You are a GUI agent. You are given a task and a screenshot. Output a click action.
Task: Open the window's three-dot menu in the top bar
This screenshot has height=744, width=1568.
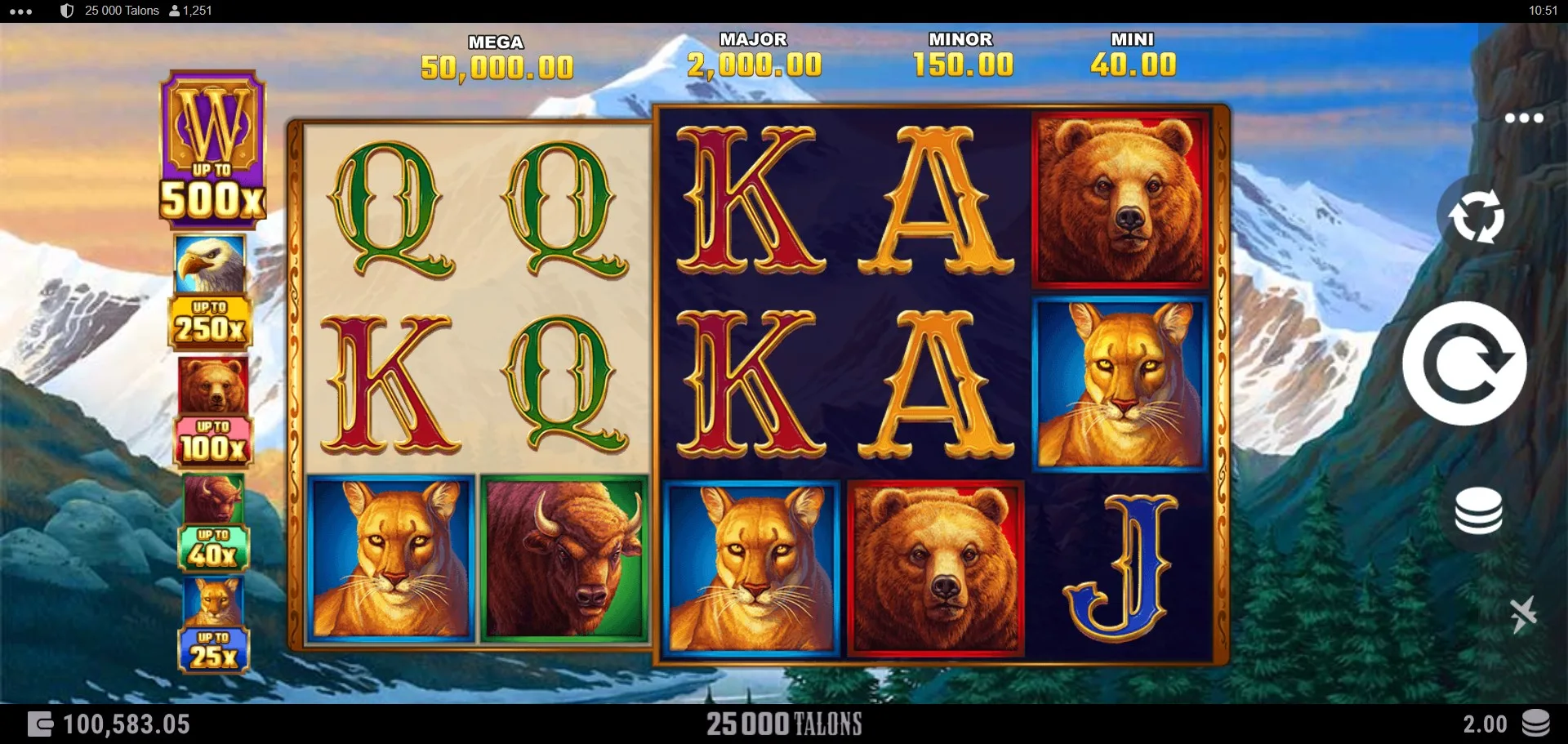21,11
